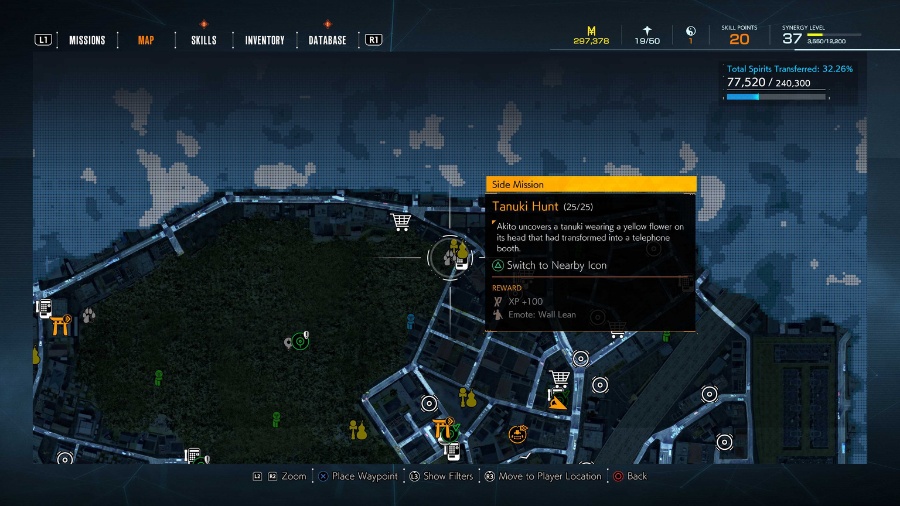Select the Database tab
Screen dimensions: 900x506
pos(327,40)
